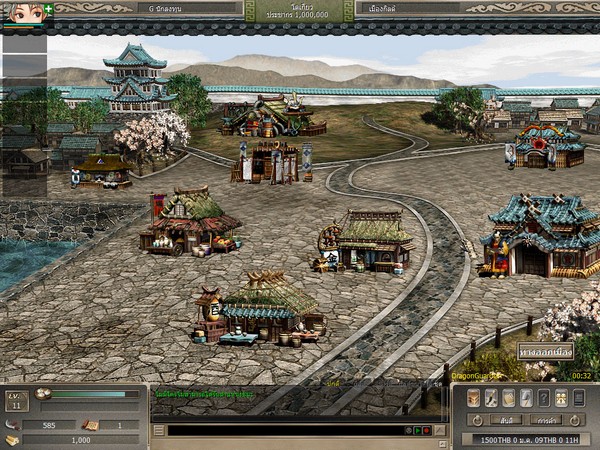The height and width of the screenshot is (450, 600).
Task: Select the right mode button beside the ring
Action: click(x=545, y=420)
